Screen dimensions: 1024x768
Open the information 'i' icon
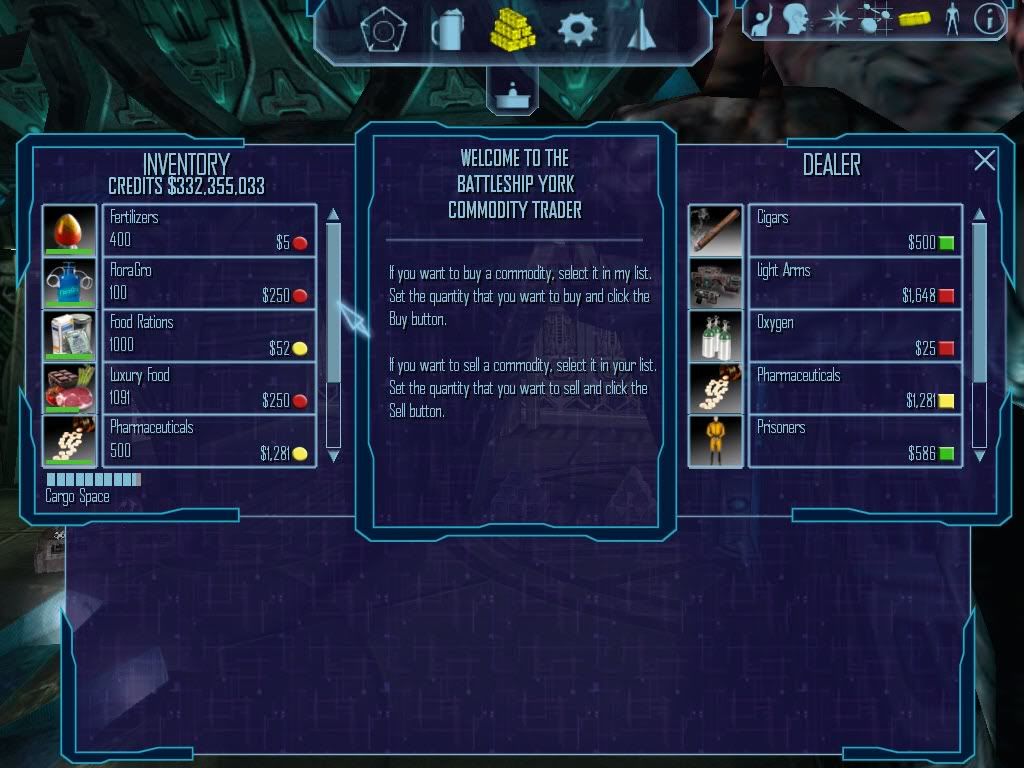pyautogui.click(x=989, y=18)
